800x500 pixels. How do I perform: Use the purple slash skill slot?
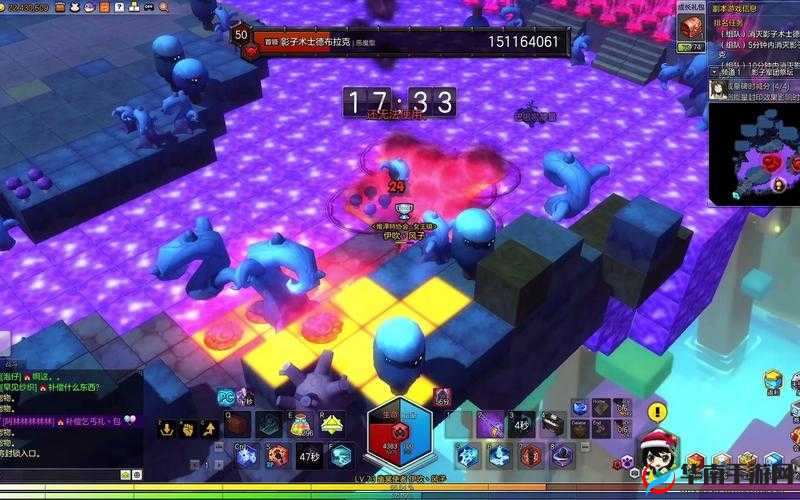(490, 425)
